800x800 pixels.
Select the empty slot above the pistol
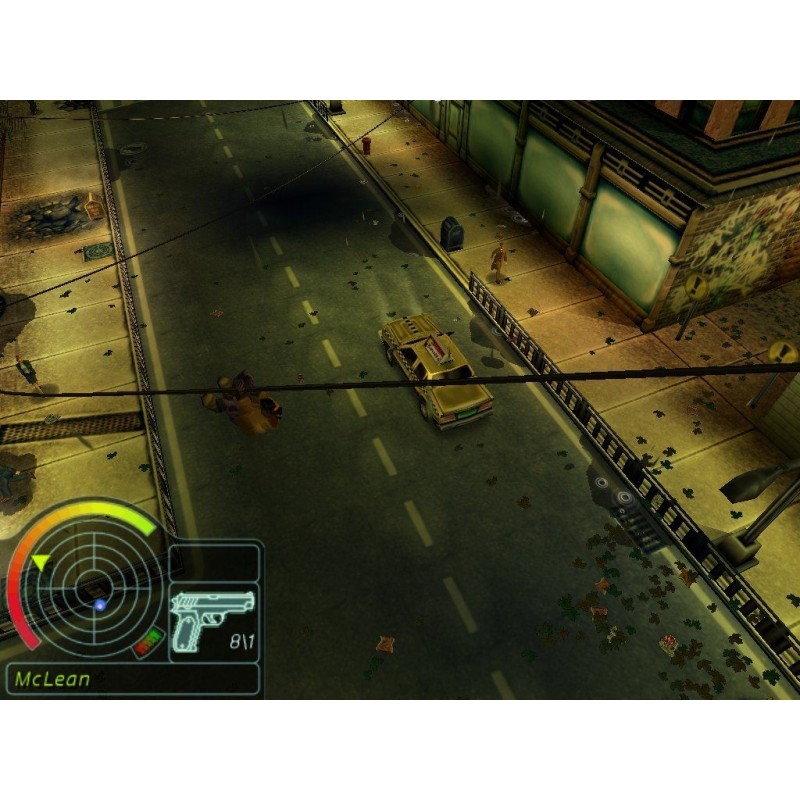pos(214,563)
